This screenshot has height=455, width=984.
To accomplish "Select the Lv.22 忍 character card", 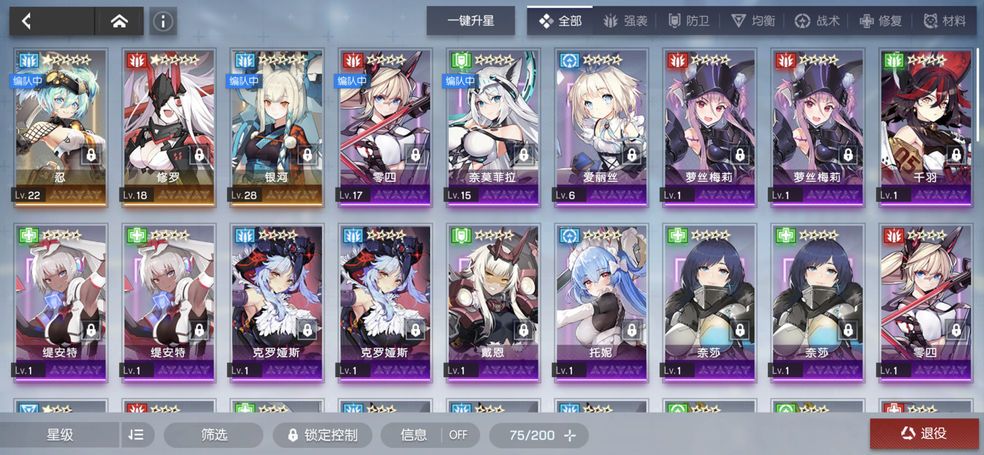I will [x=61, y=126].
